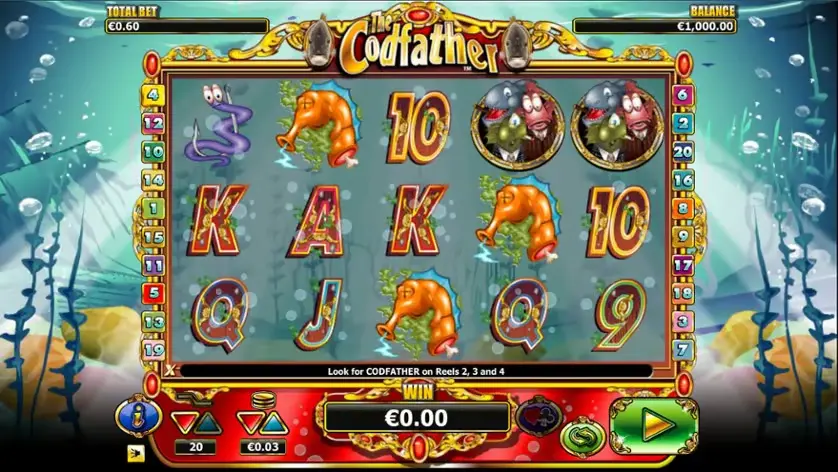Image resolution: width=838 pixels, height=472 pixels.
Task: Close the info message bar with X
Action: [x=170, y=370]
